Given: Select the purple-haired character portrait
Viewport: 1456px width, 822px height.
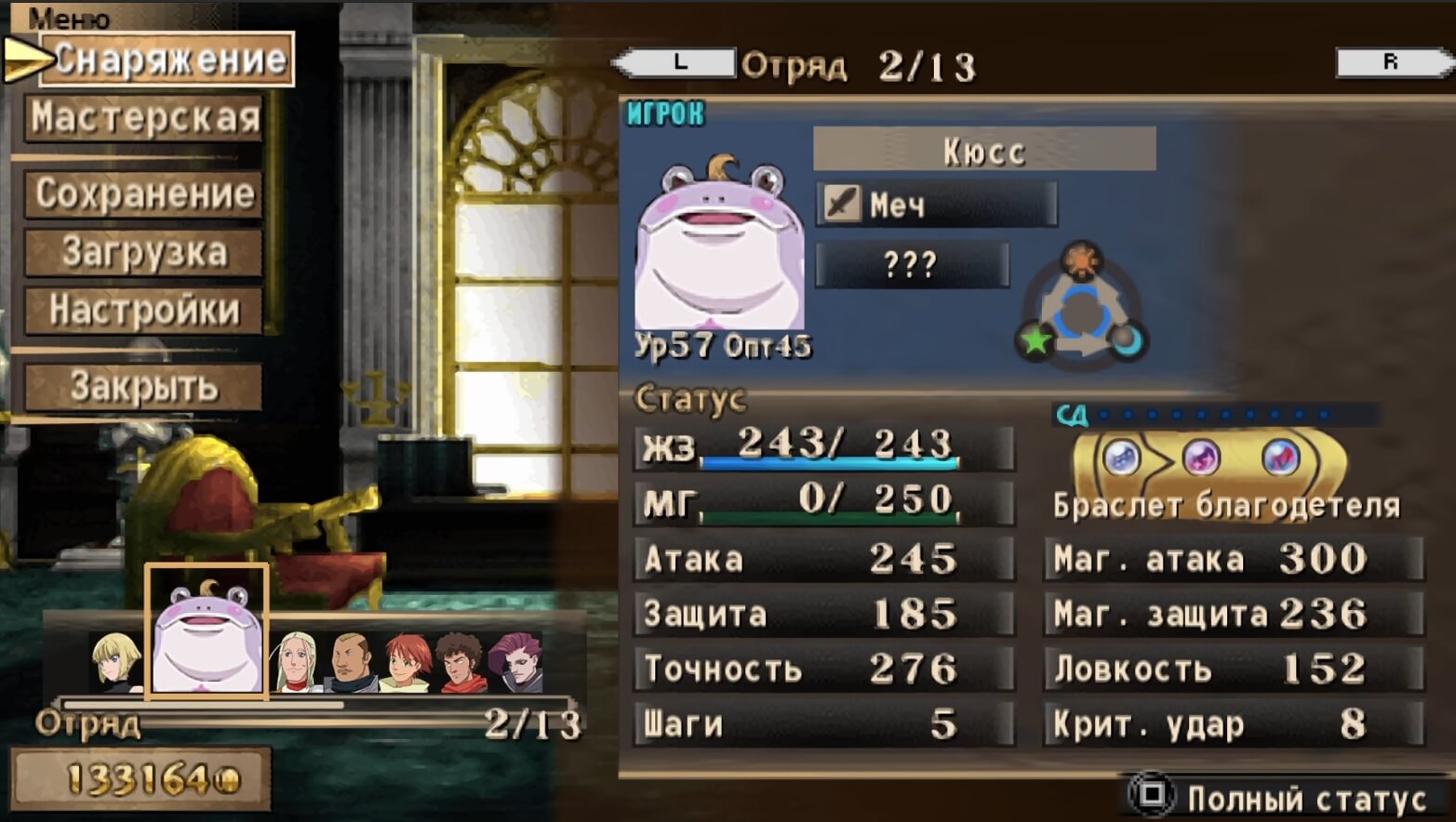Looking at the screenshot, I should click(x=515, y=662).
